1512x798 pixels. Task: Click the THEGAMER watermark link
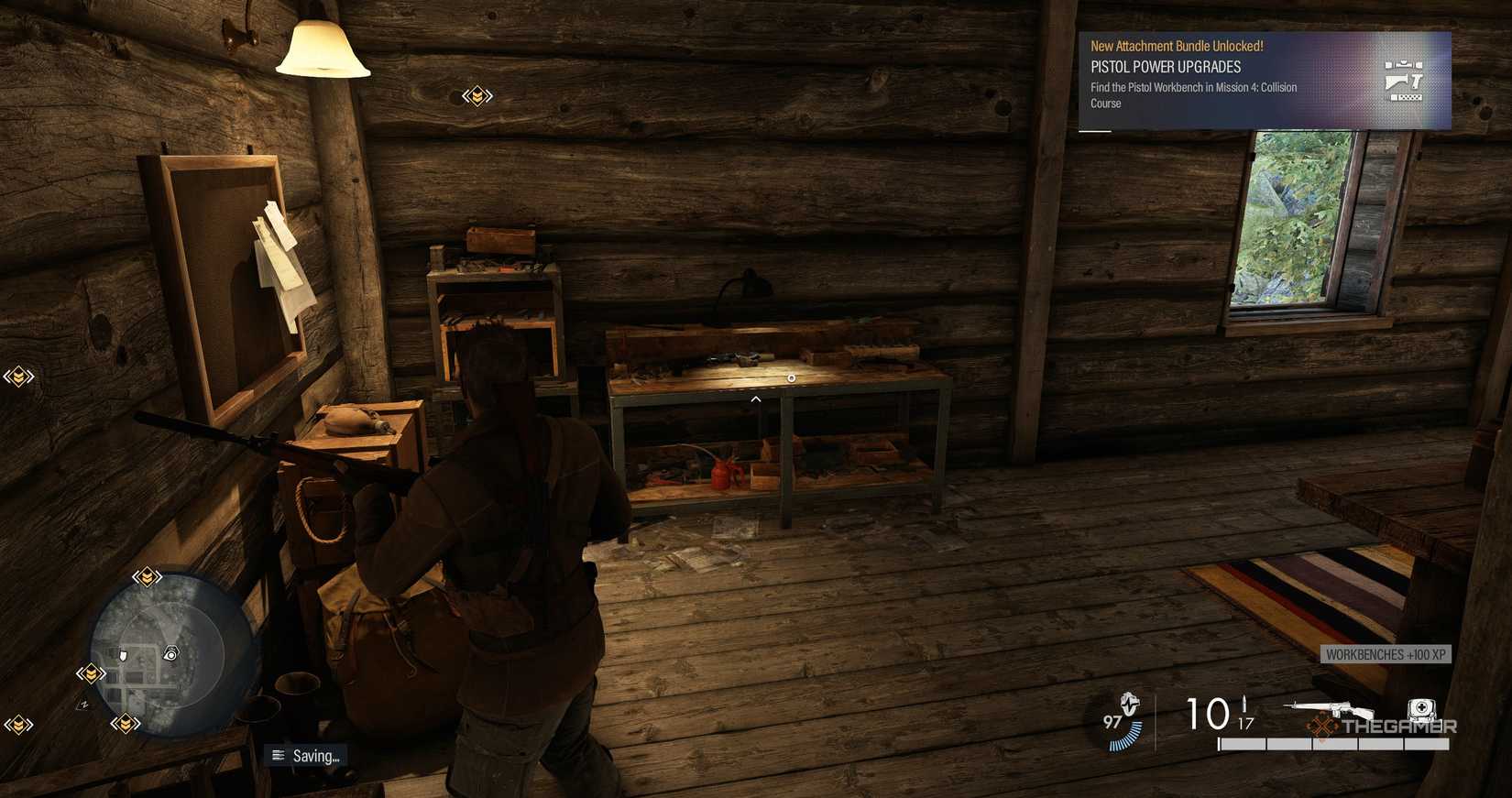coord(1395,727)
